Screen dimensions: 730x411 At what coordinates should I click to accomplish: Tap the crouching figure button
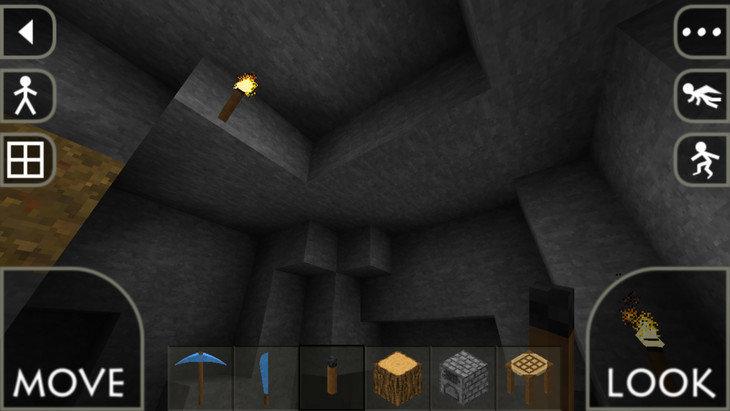(x=701, y=160)
